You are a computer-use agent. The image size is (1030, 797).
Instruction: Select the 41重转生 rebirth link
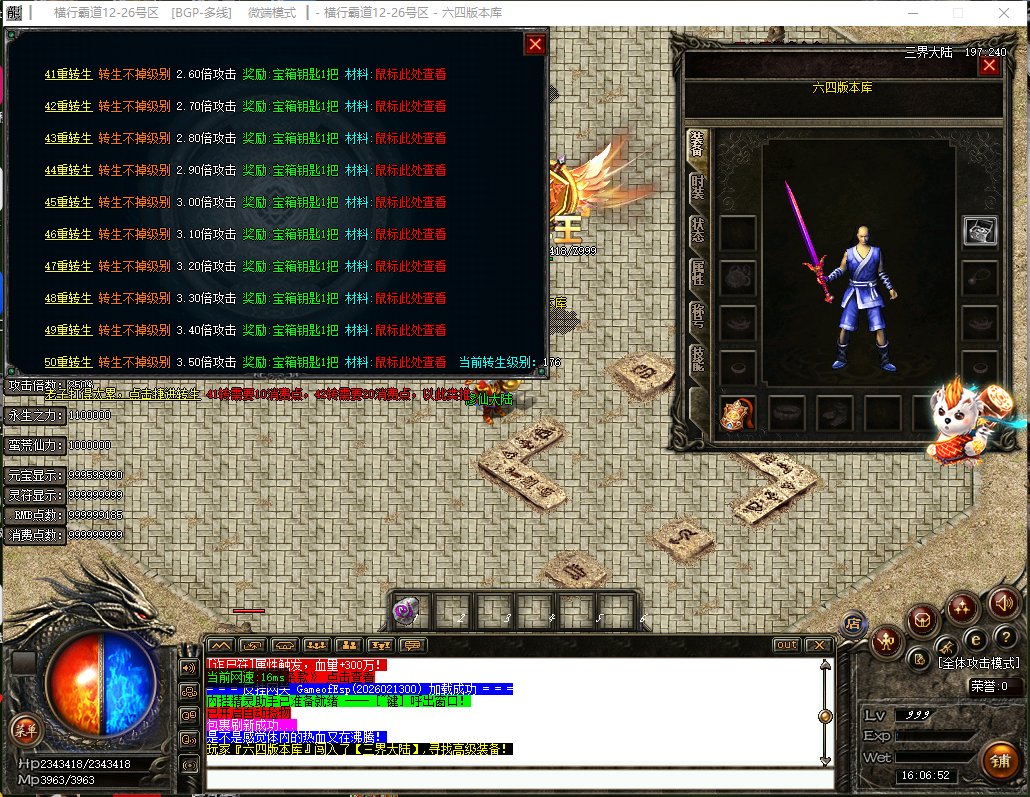pyautogui.click(x=68, y=74)
